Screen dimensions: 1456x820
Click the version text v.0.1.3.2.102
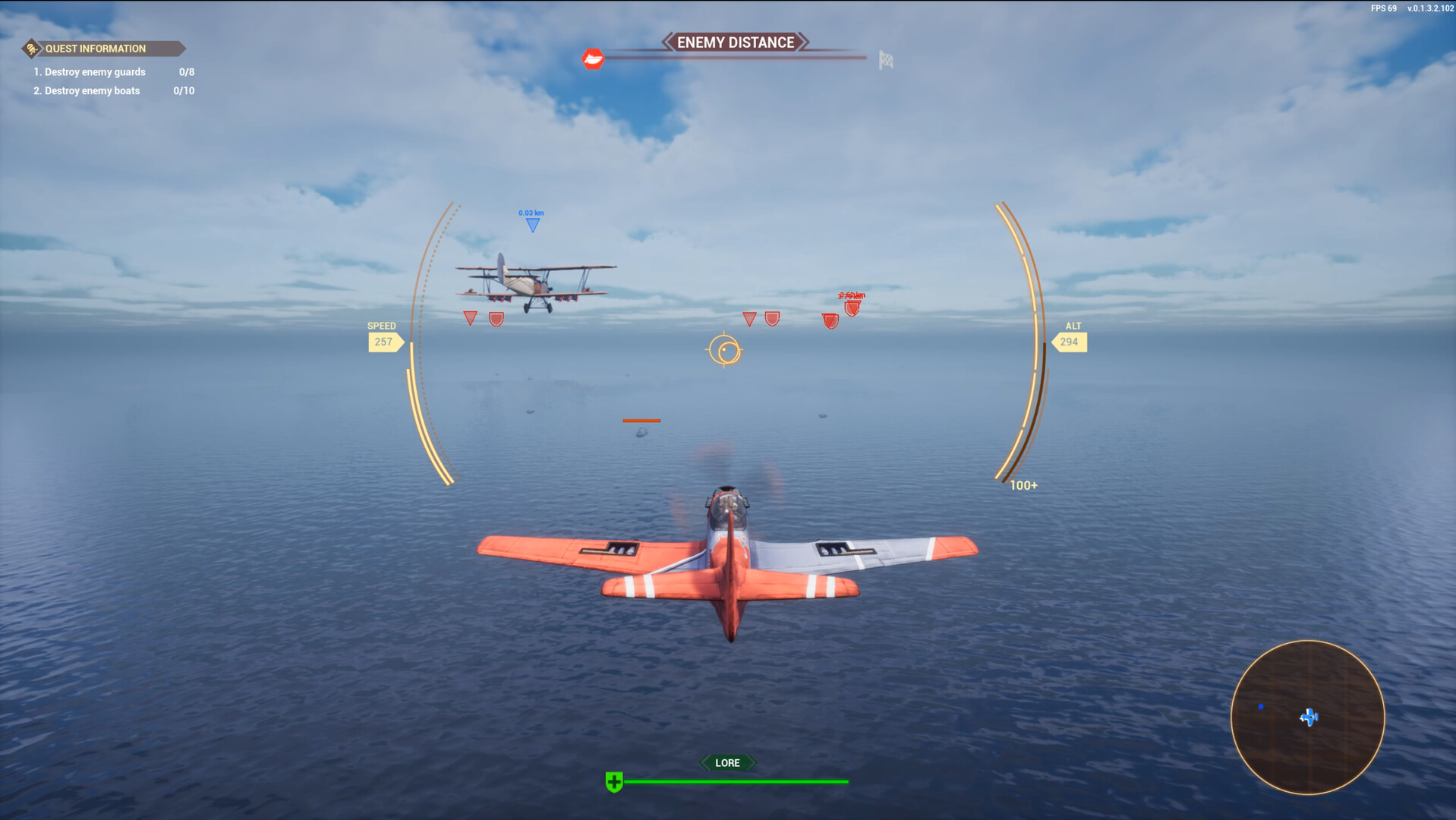coord(1429,9)
